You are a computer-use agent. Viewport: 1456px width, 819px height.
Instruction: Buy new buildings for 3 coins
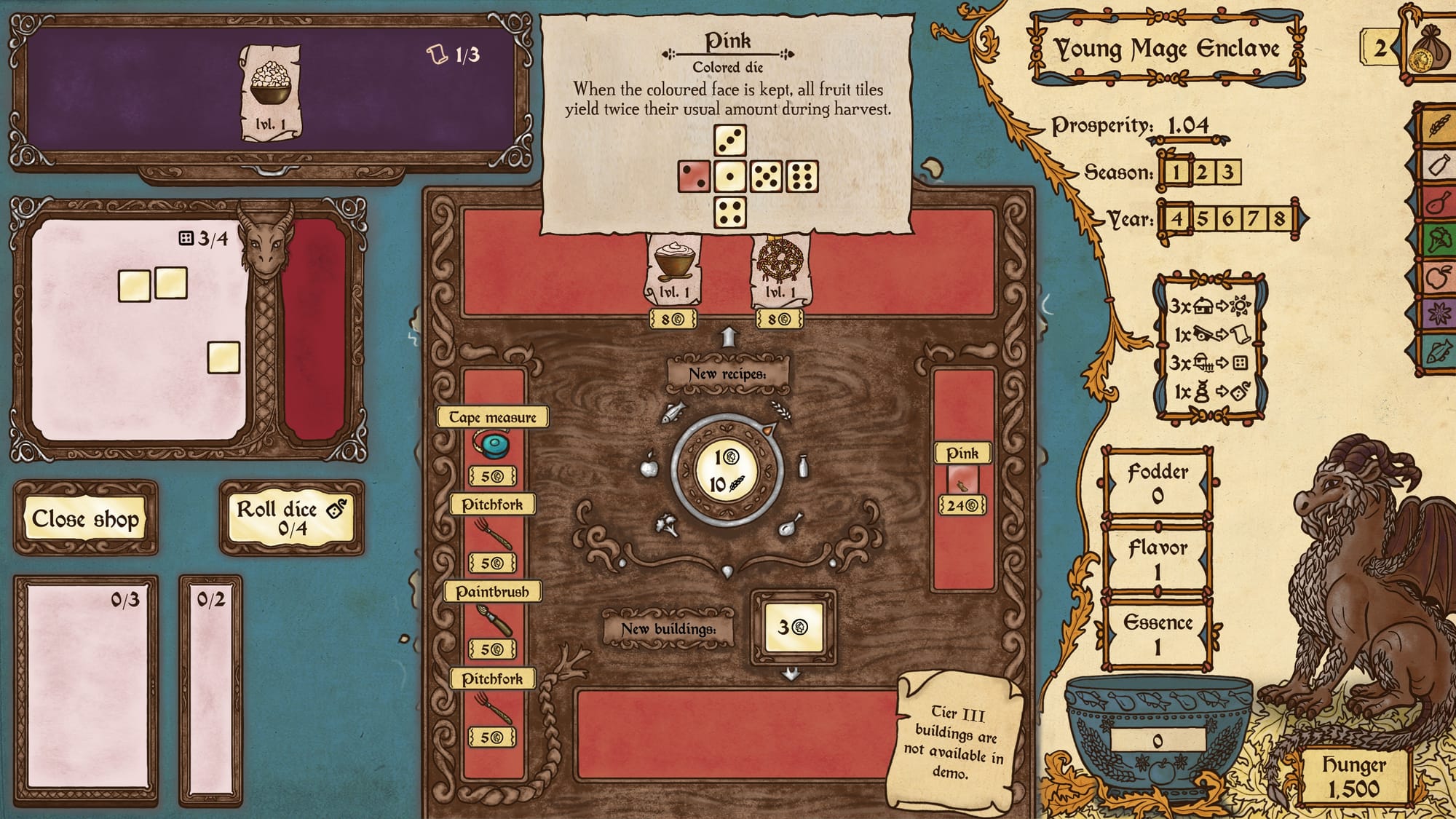(793, 627)
